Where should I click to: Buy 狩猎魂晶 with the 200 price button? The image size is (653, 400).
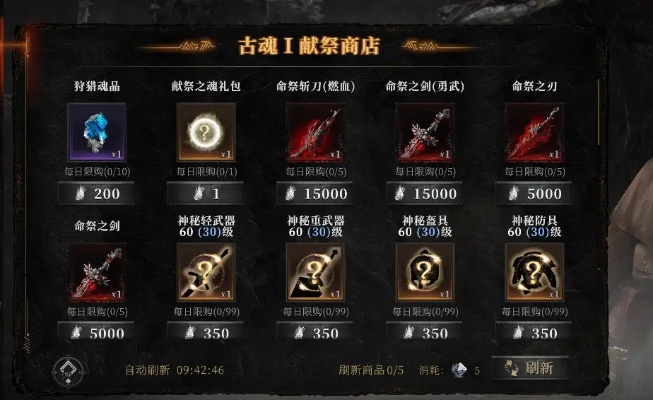pyautogui.click(x=98, y=194)
